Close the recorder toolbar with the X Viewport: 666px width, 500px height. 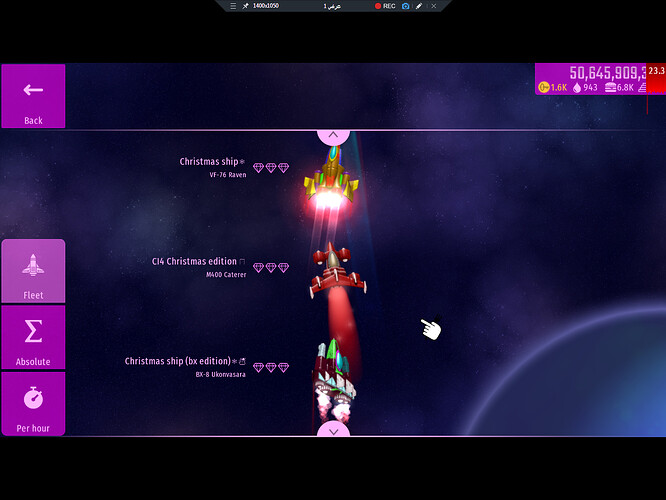(x=433, y=6)
